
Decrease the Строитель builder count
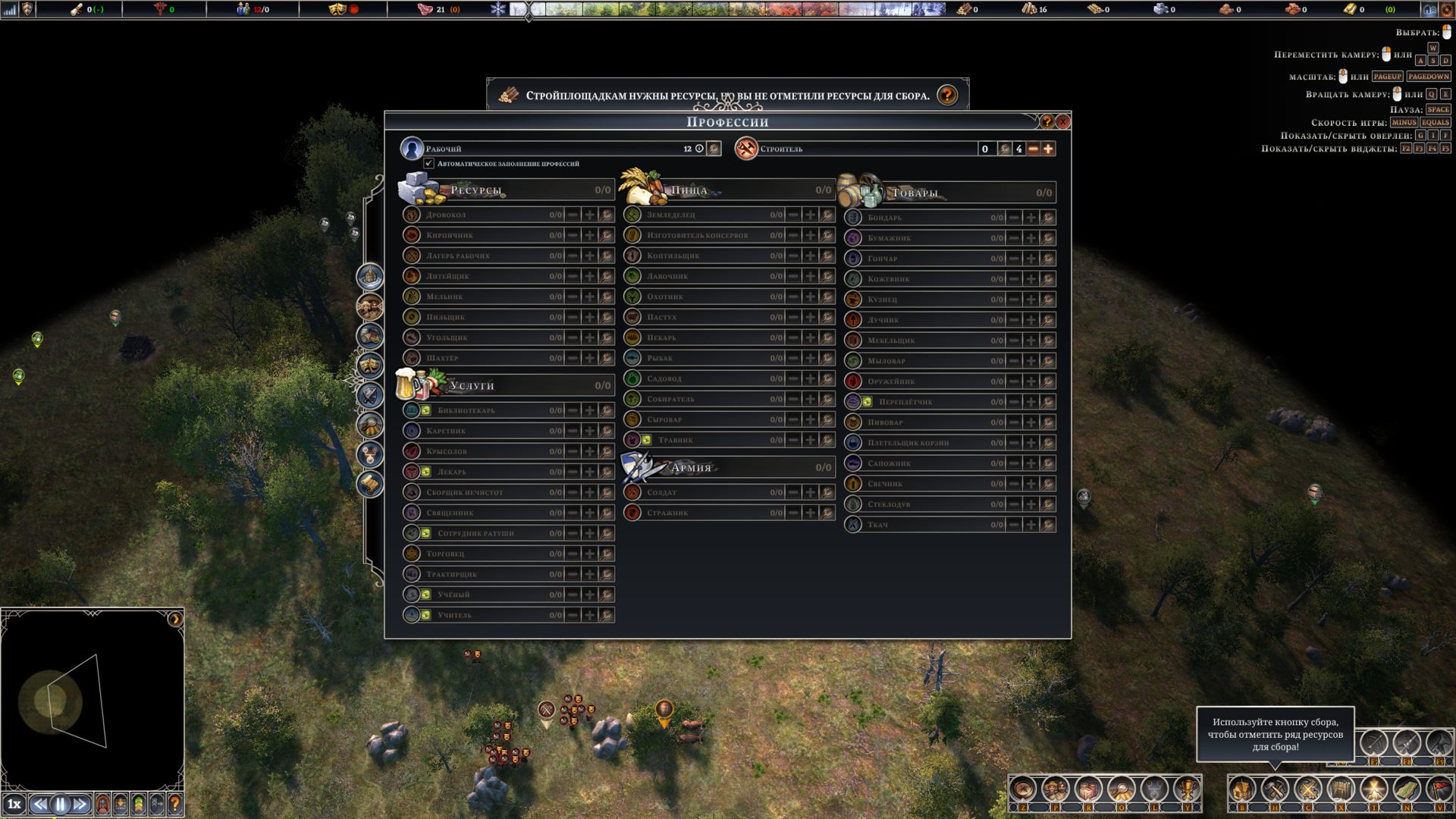pyautogui.click(x=1033, y=149)
